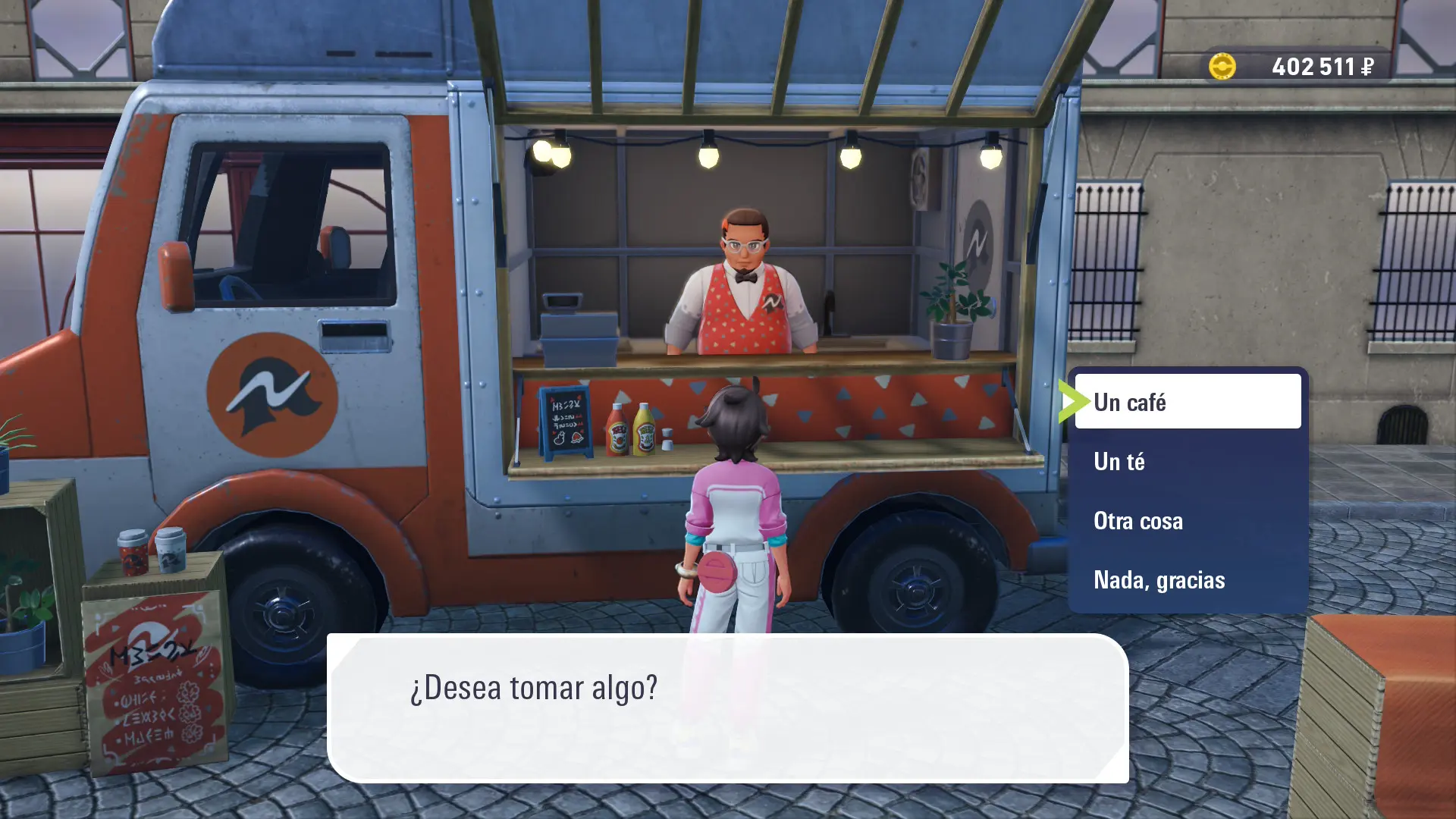
Task: Decline with "Nada, gracias"
Action: tap(1187, 580)
